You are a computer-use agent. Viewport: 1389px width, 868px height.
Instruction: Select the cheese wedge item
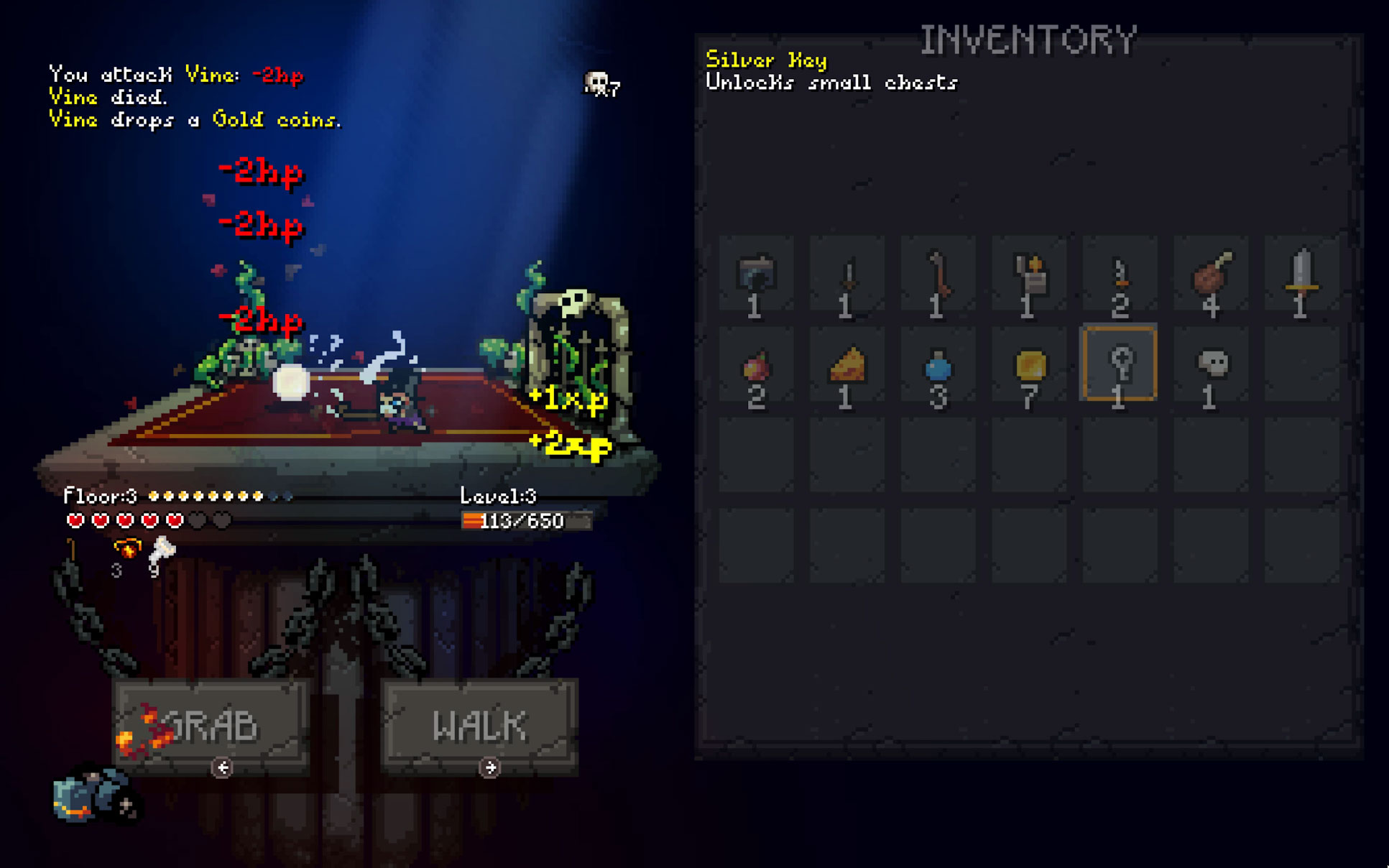pos(847,365)
